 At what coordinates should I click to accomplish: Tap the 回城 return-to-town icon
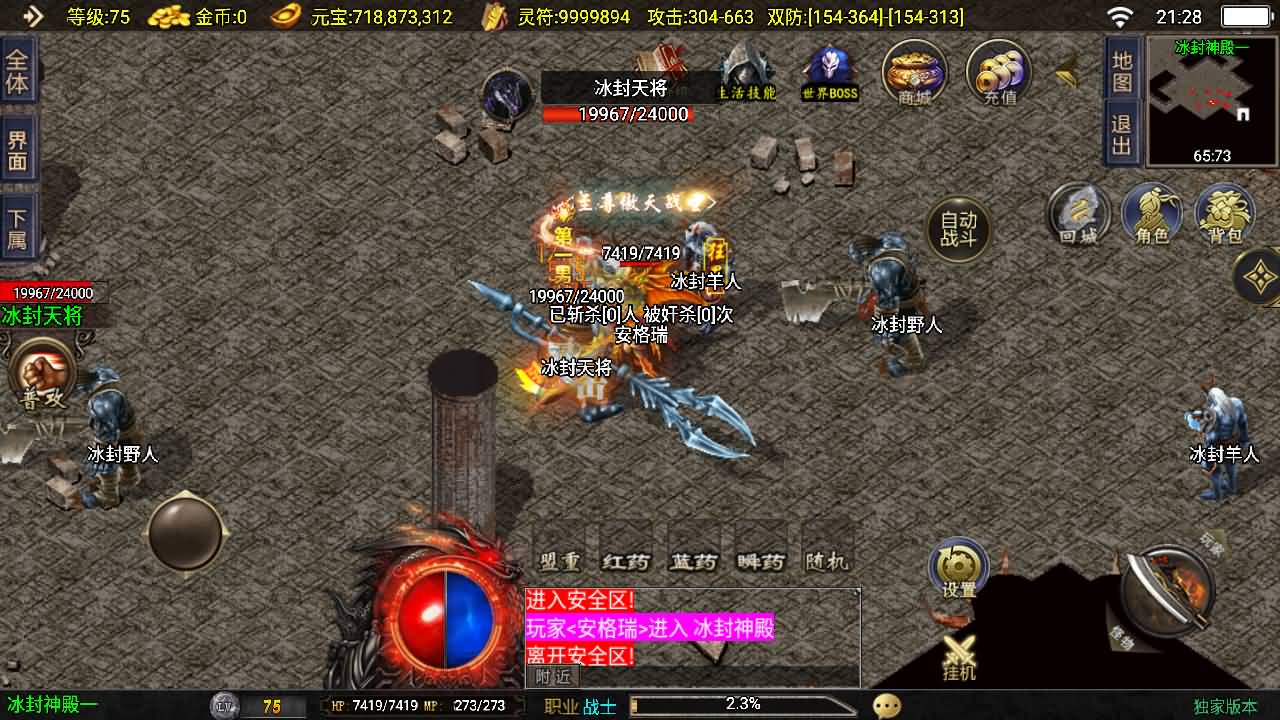click(1078, 215)
